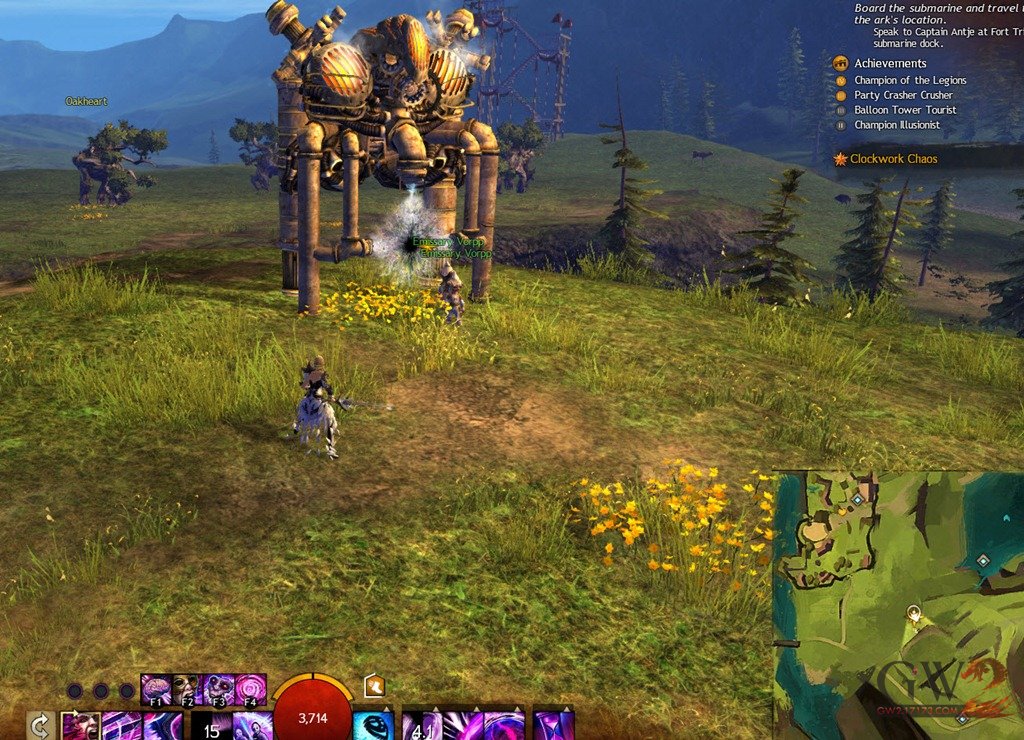Use the F2 masked face shatter skill
The height and width of the screenshot is (740, 1024).
click(x=187, y=690)
